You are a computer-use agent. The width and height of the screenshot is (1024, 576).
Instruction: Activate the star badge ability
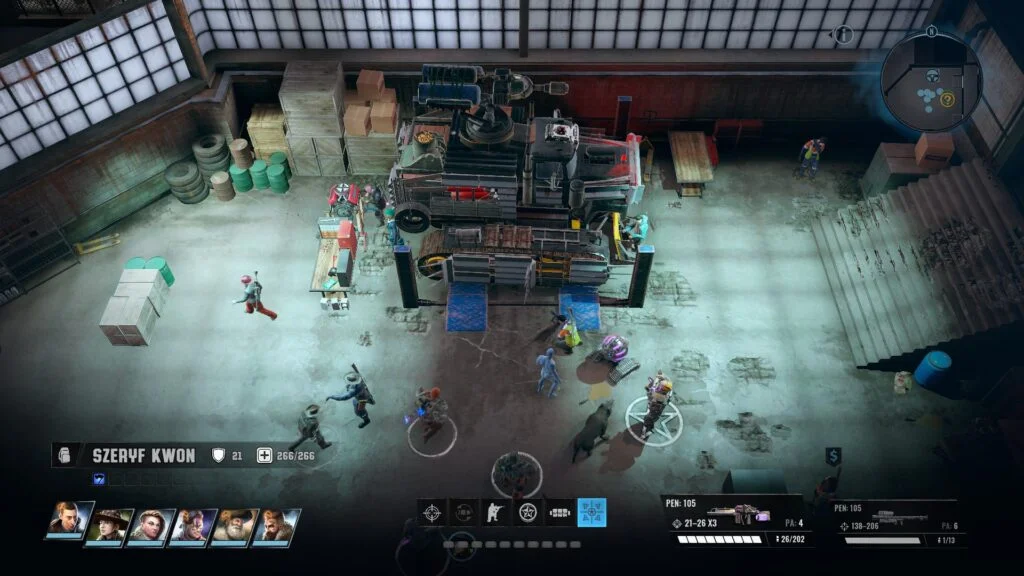click(x=527, y=513)
